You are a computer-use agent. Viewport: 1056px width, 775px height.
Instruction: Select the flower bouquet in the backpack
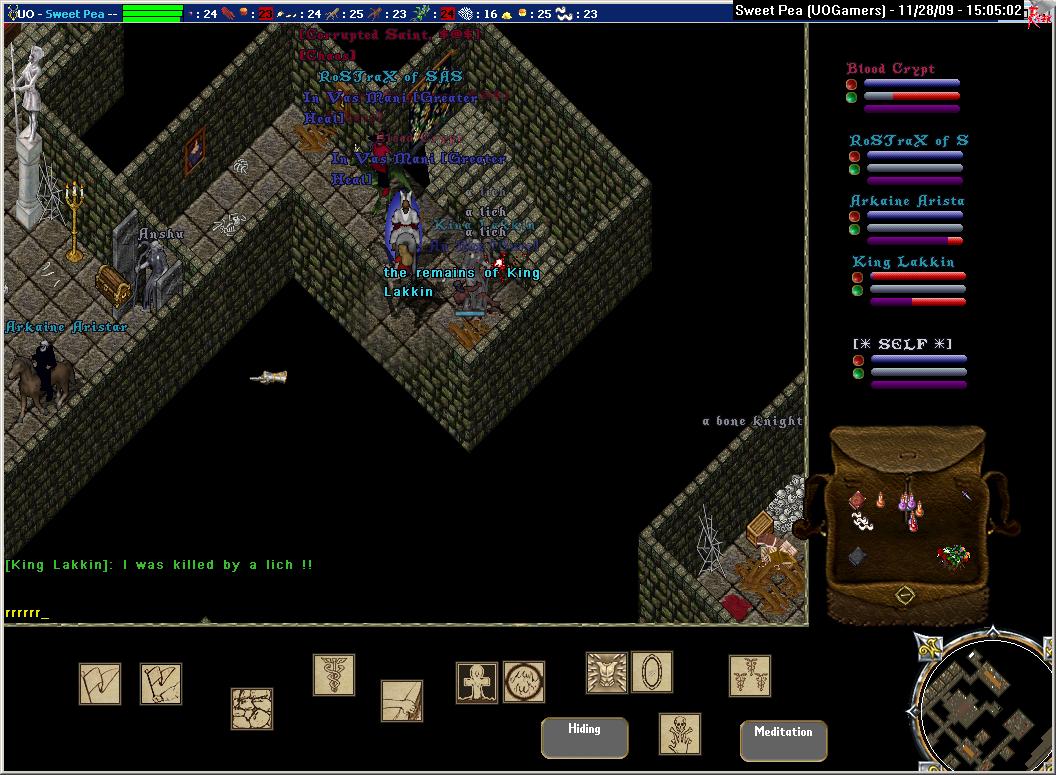(953, 555)
